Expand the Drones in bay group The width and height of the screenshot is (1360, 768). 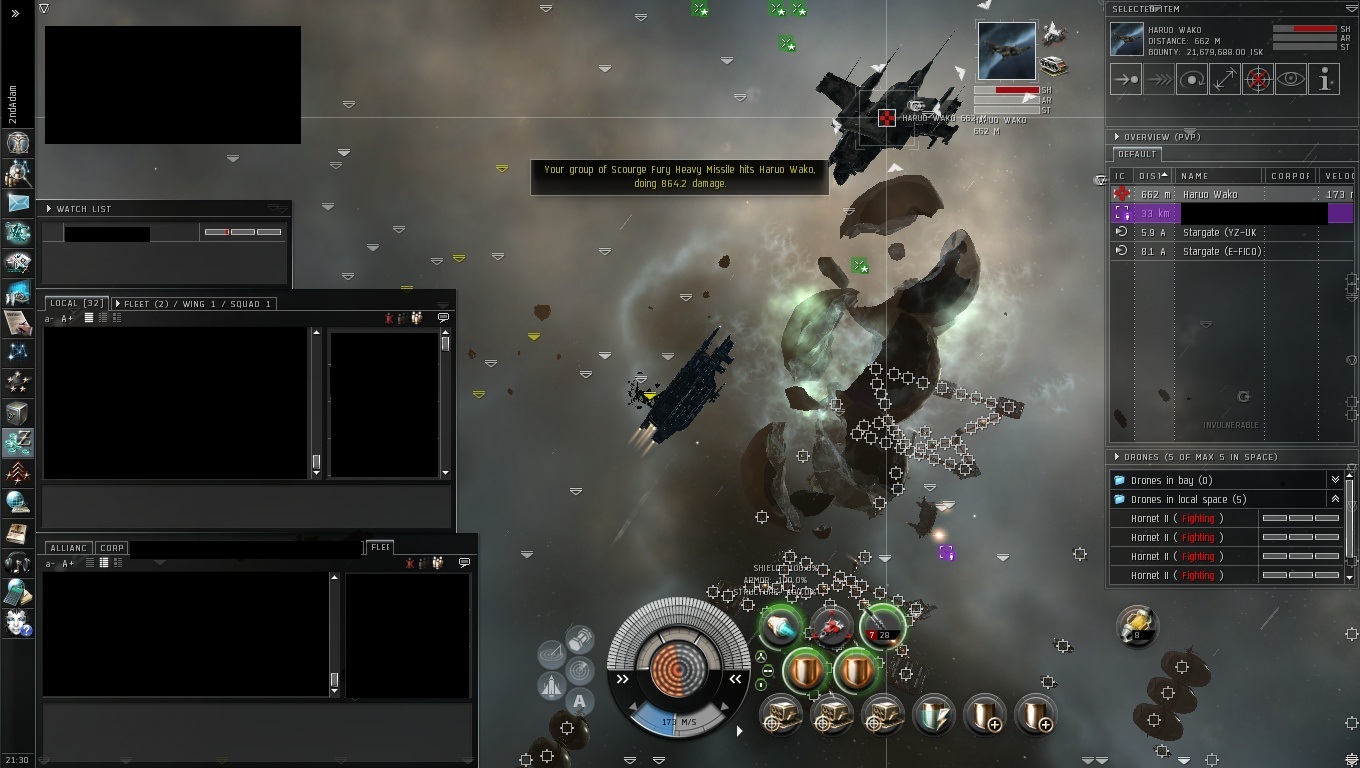click(1334, 481)
